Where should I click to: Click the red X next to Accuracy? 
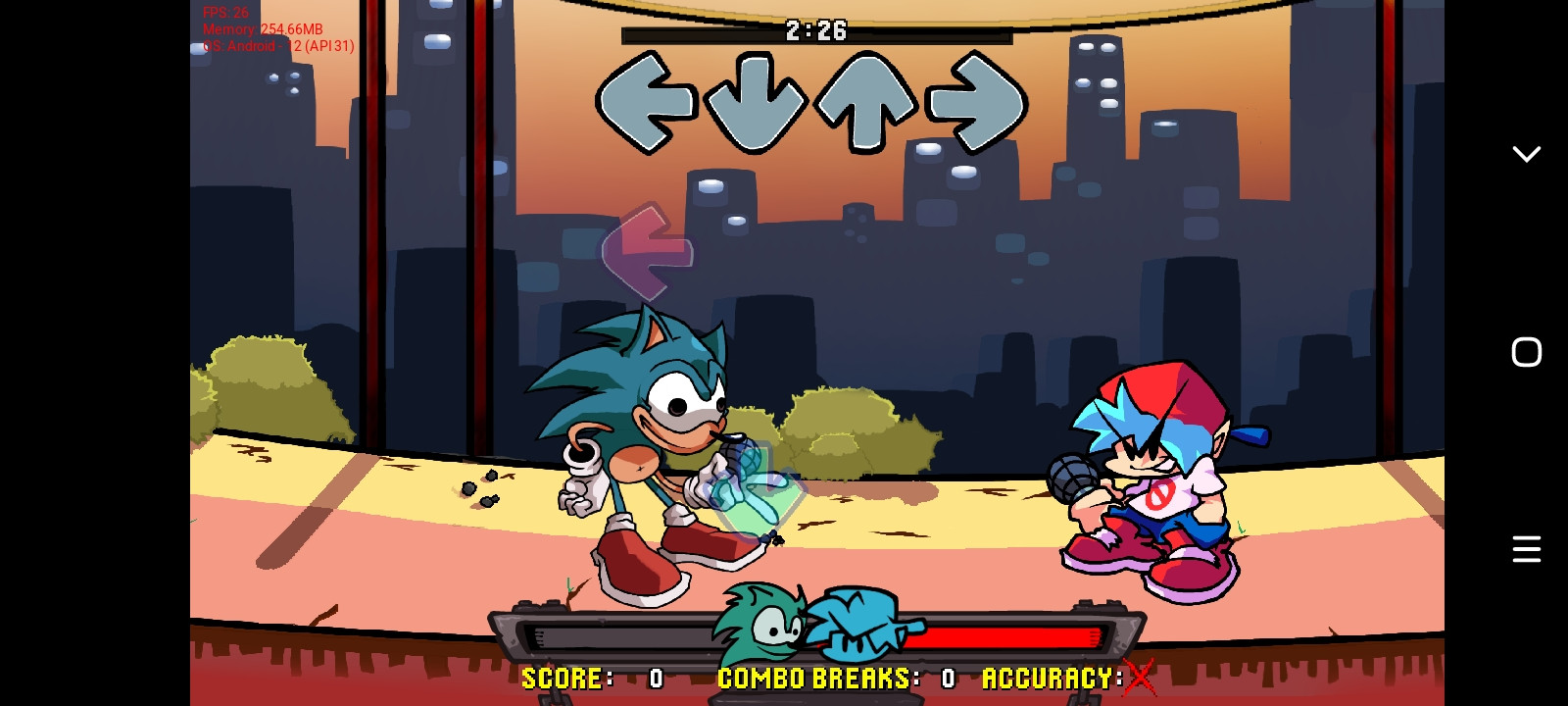pyautogui.click(x=1139, y=677)
